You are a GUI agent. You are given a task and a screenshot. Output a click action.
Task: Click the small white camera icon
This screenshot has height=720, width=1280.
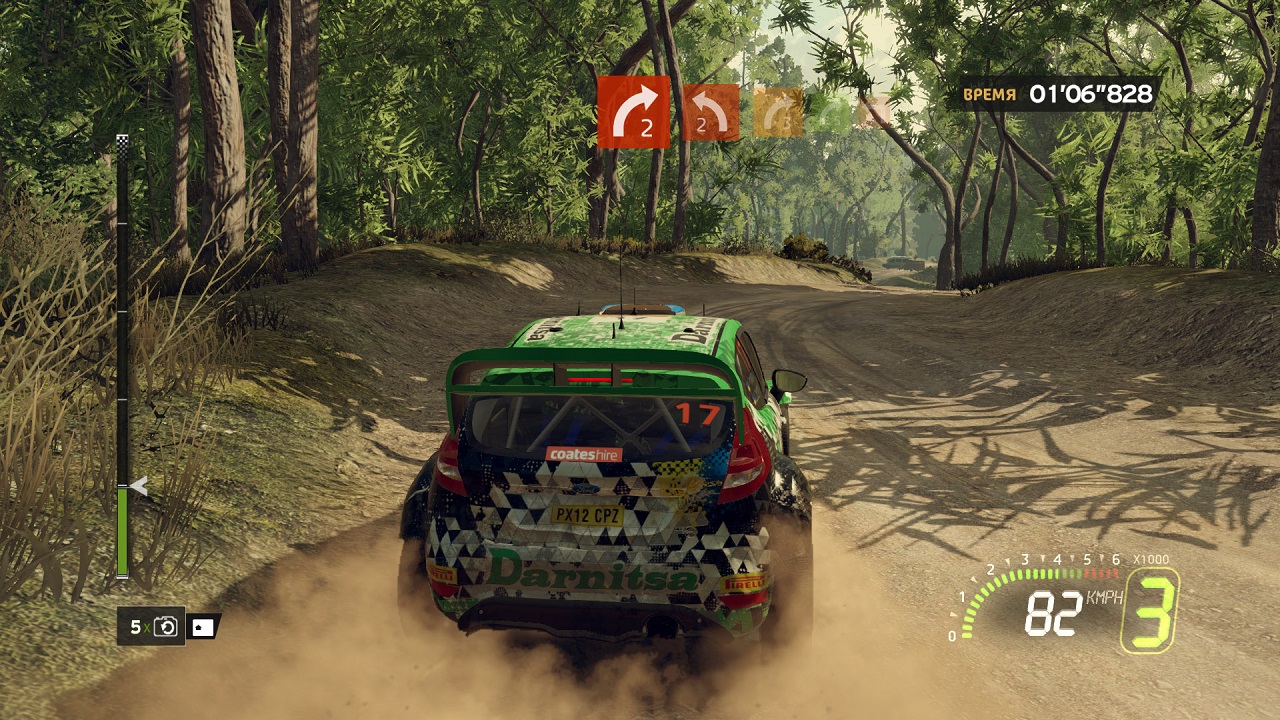203,627
